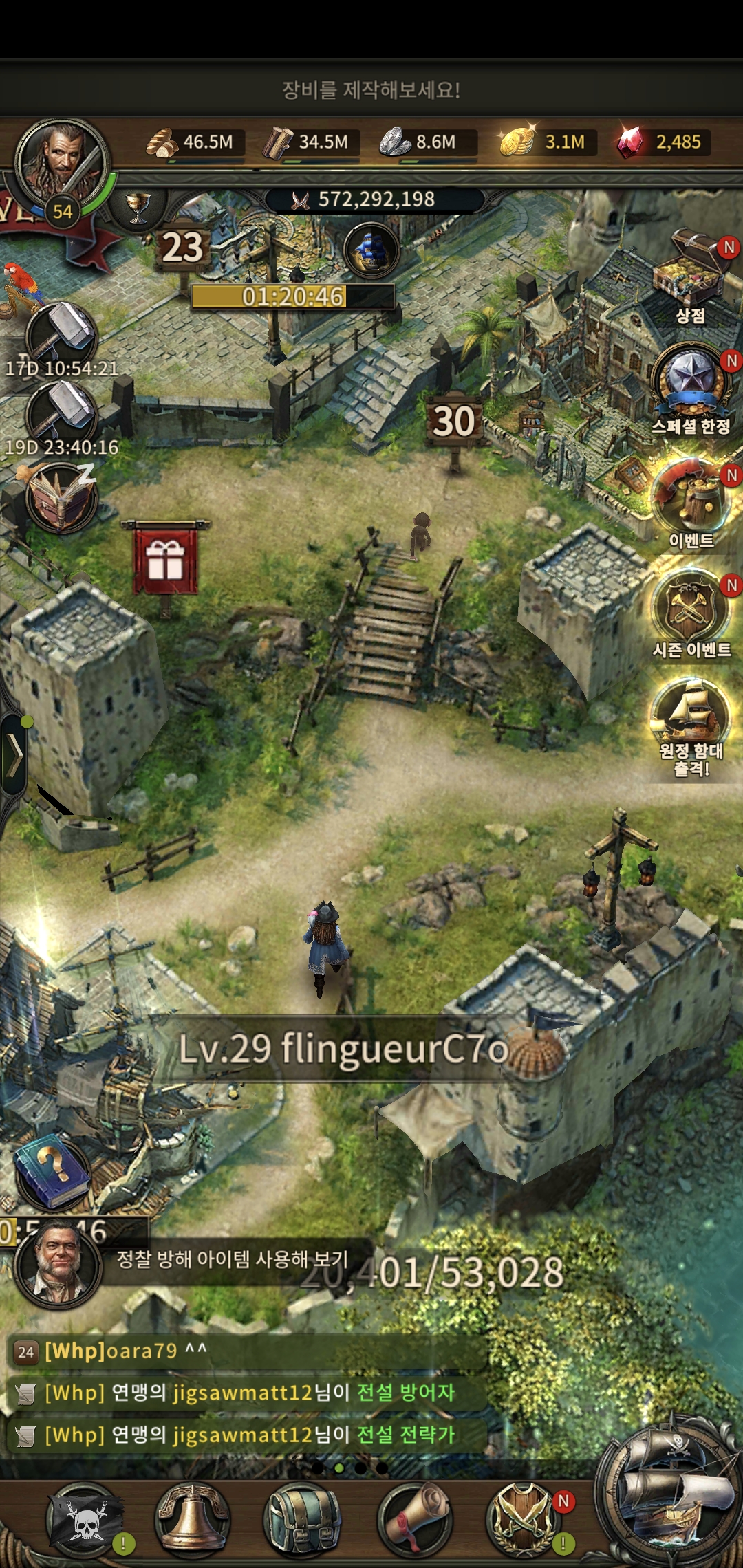Tap the trophy goblet icon
743x1568 pixels.
[138, 206]
